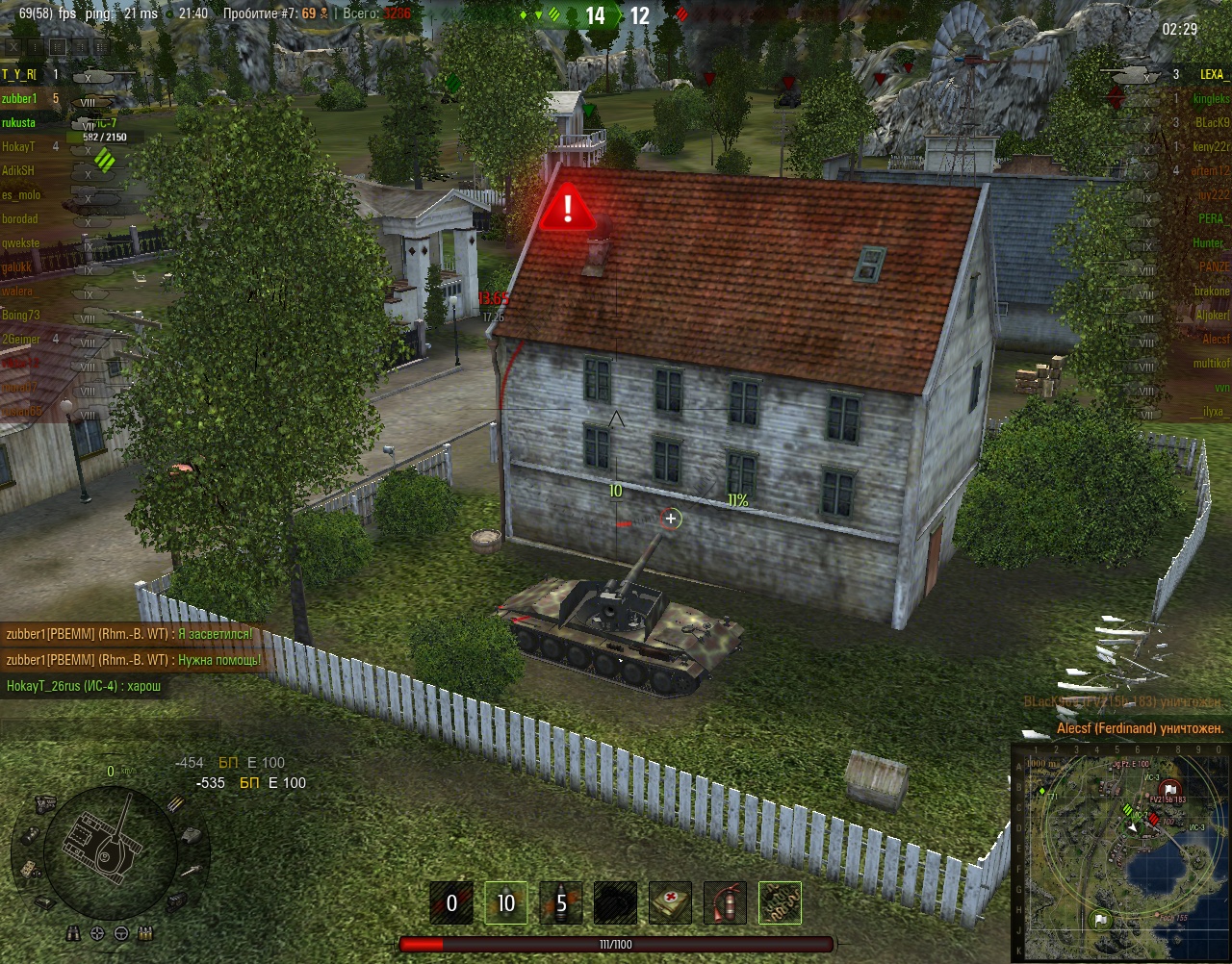Select the shell slot showing 10 rounds
1232x964 pixels.
[x=505, y=903]
